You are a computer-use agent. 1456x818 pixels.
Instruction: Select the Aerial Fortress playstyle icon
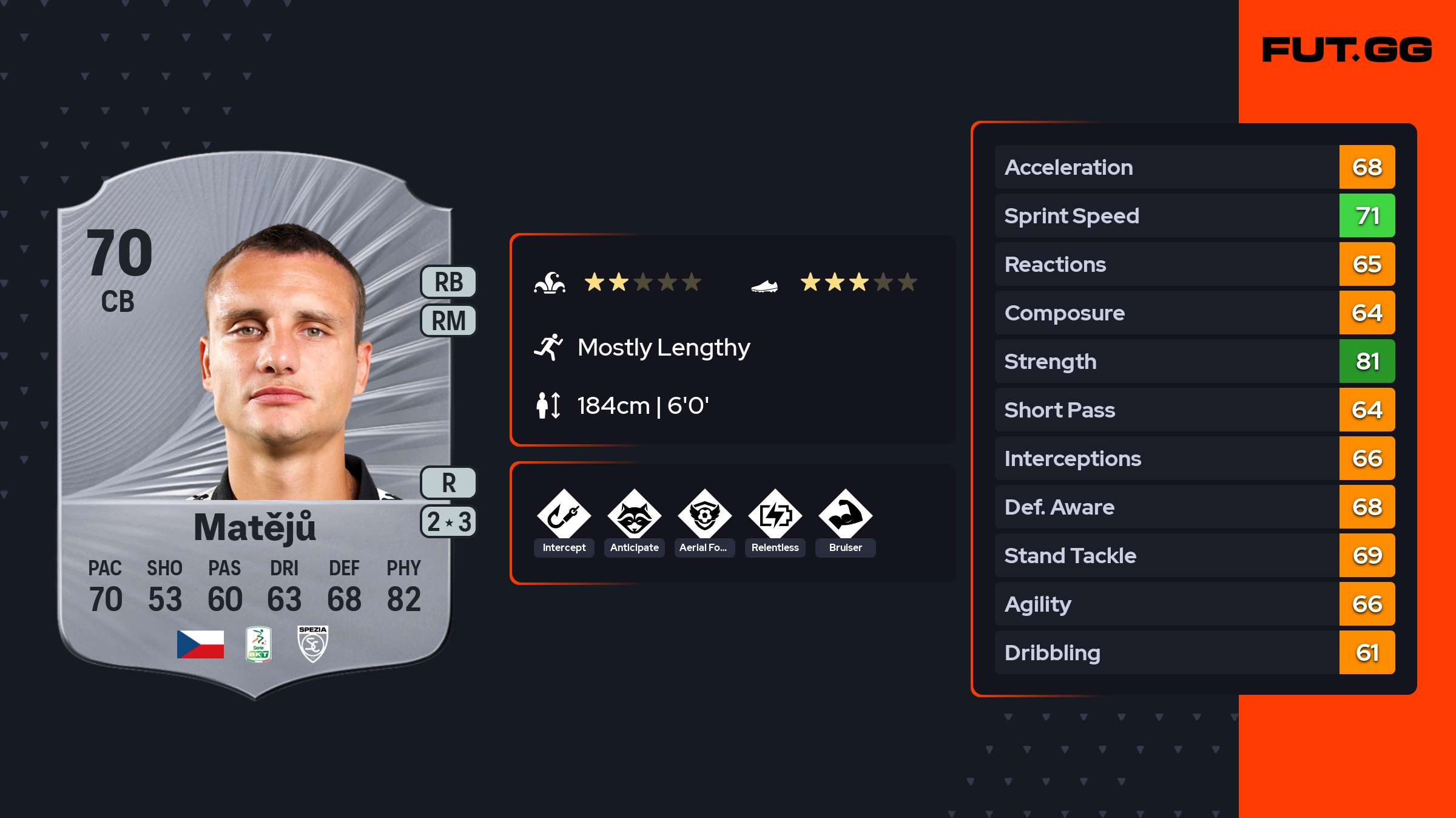[x=704, y=516]
